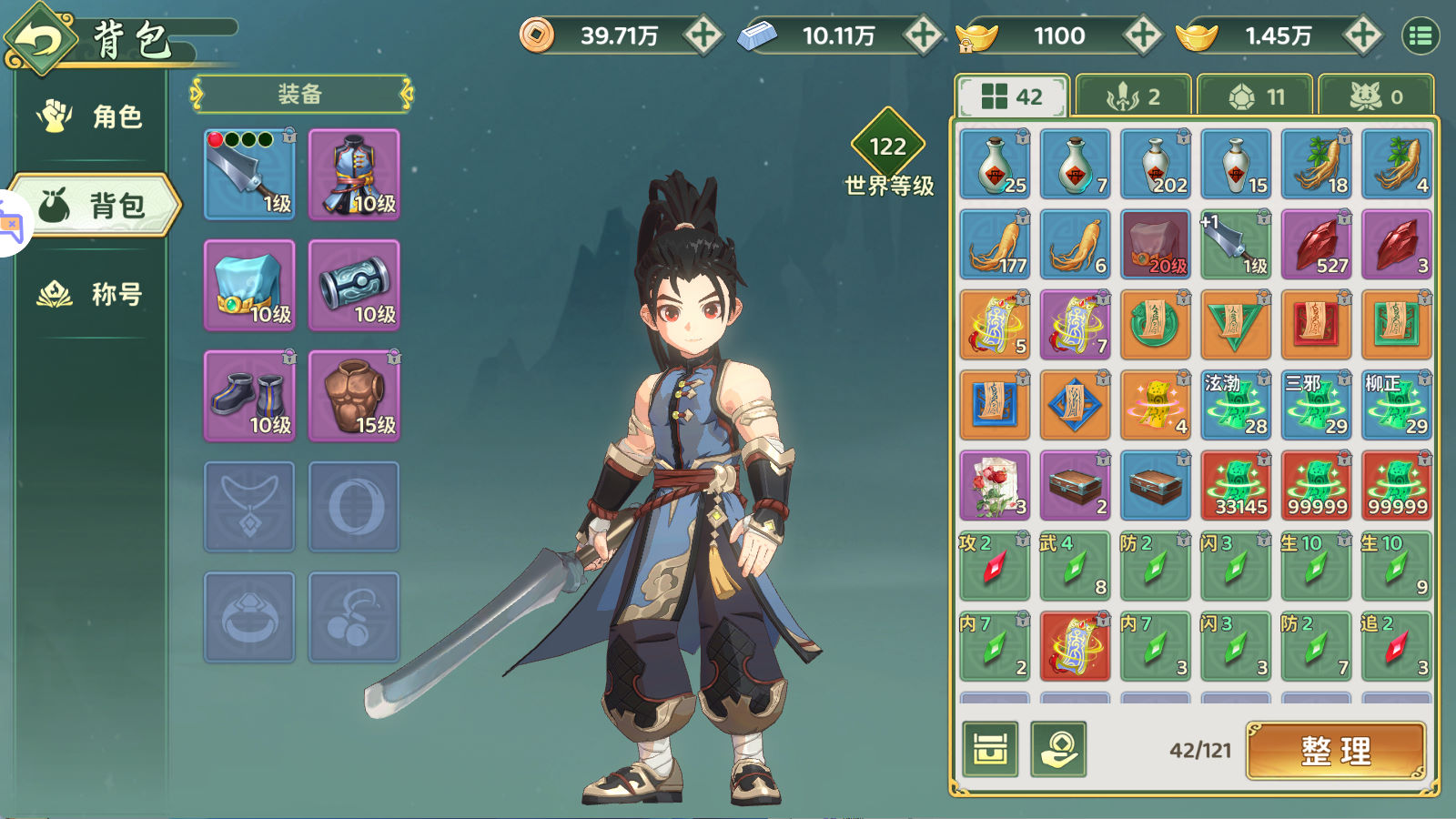Viewport: 1456px width, 819px height.
Task: Select the equipped level 15 chest armor
Action: (354, 396)
